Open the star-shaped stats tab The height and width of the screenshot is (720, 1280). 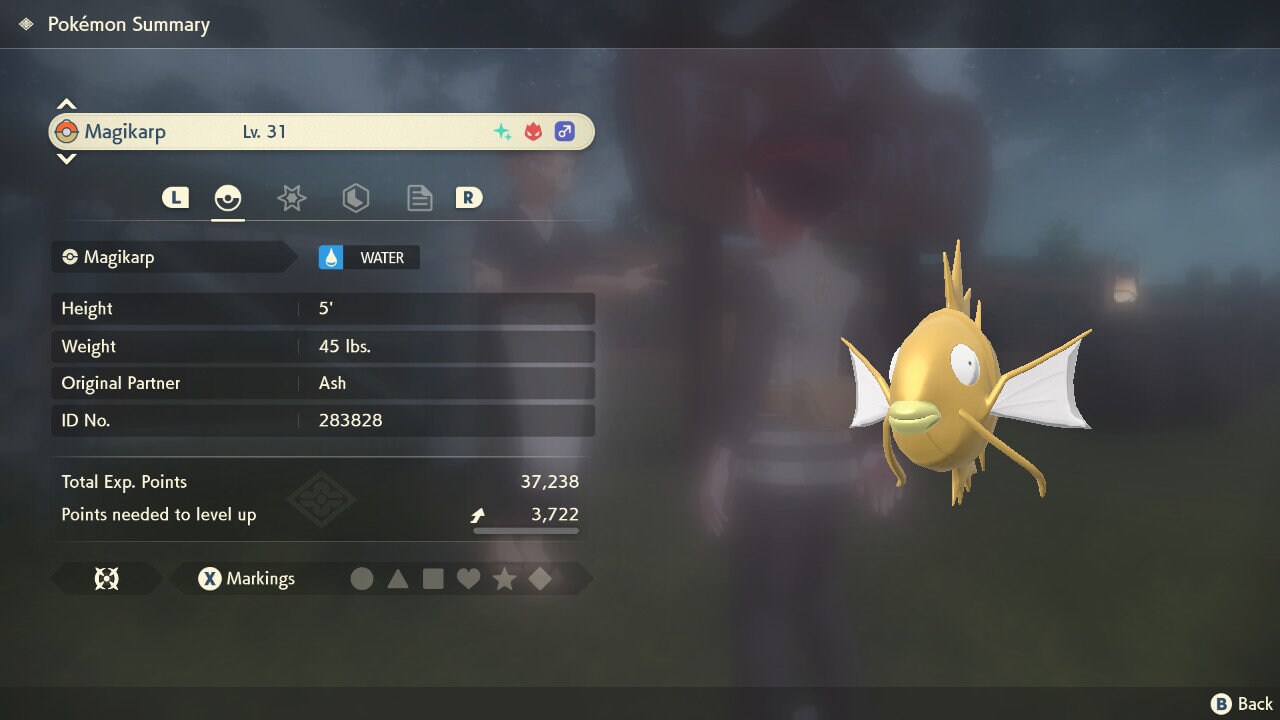click(x=291, y=197)
